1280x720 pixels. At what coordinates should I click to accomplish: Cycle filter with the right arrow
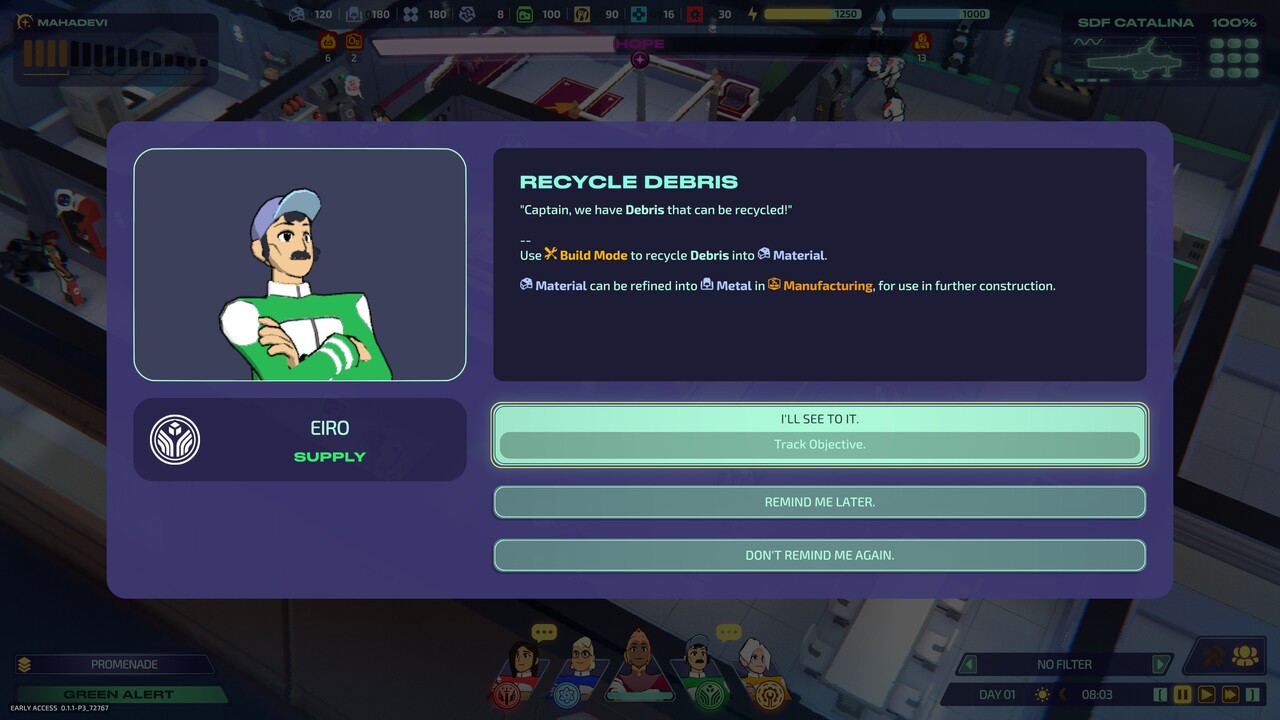(1160, 664)
